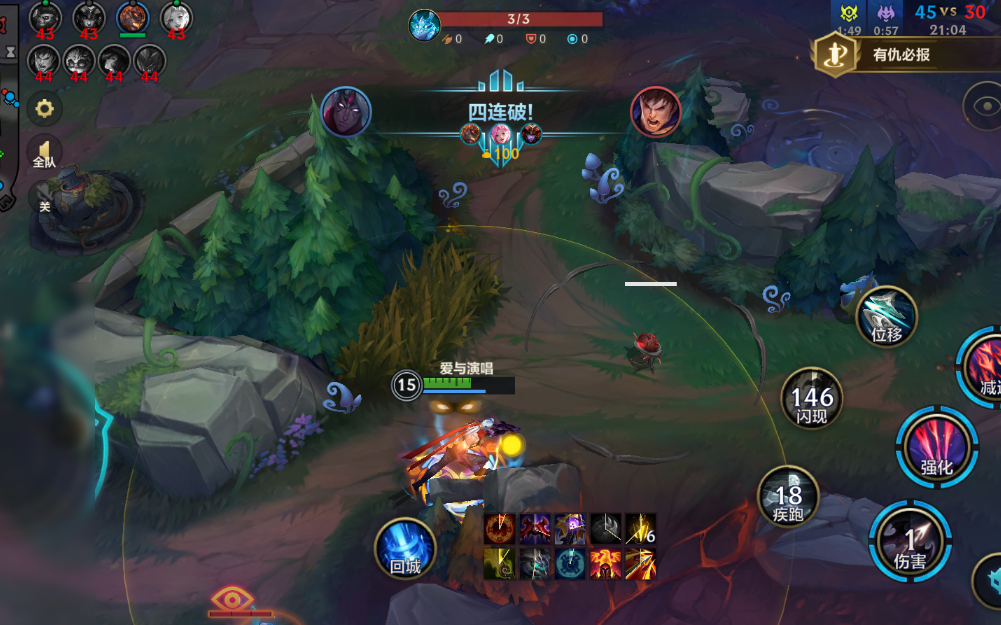Activate the 强化 empower ability

point(936,446)
